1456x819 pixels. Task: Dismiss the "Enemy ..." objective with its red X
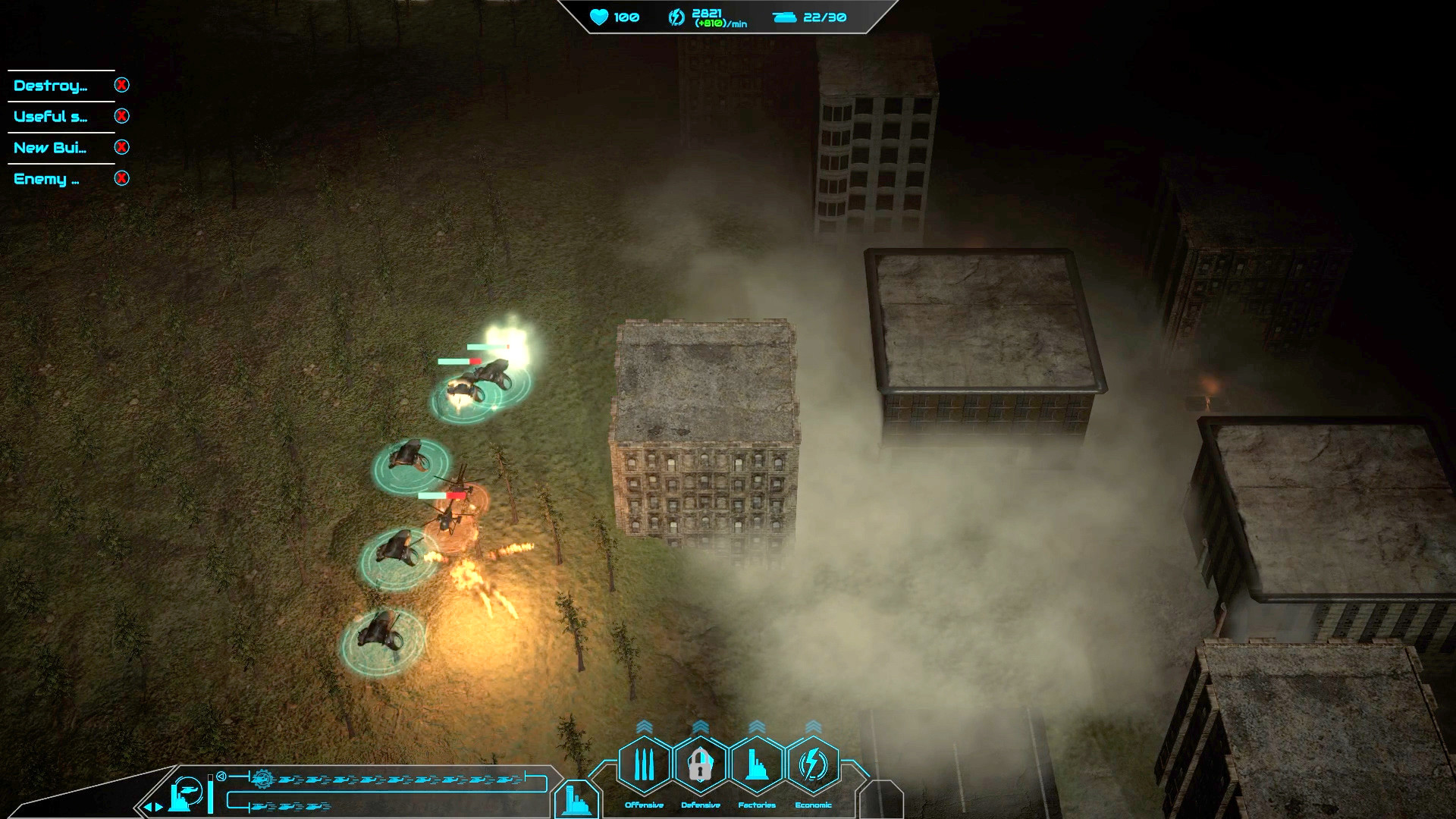(x=120, y=179)
